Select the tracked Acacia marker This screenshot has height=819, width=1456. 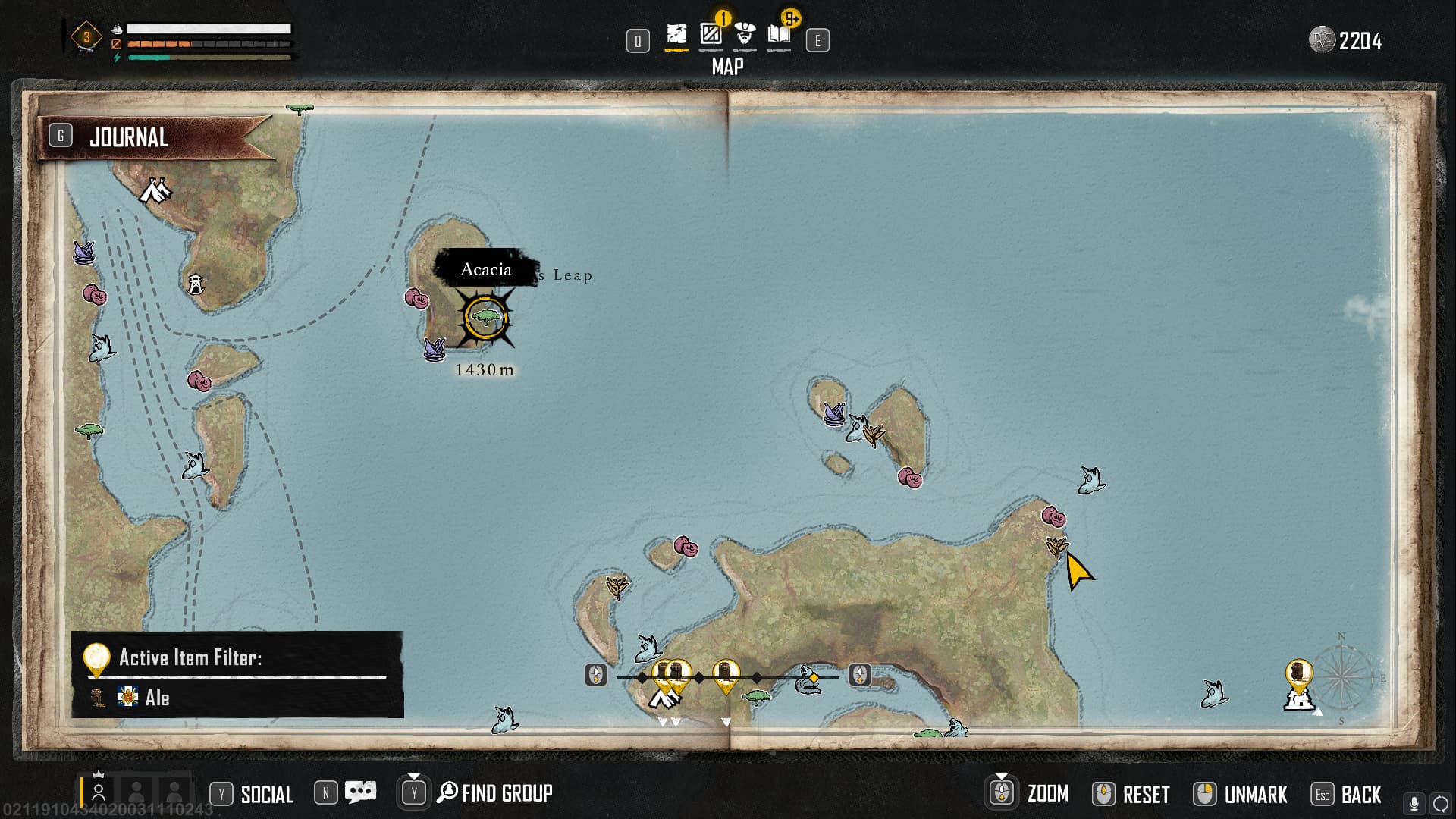pyautogui.click(x=485, y=317)
